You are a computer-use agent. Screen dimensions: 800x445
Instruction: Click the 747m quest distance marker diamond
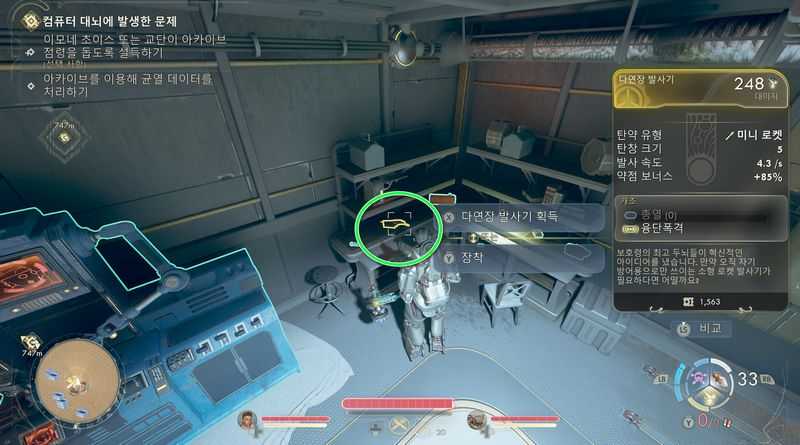(65, 137)
